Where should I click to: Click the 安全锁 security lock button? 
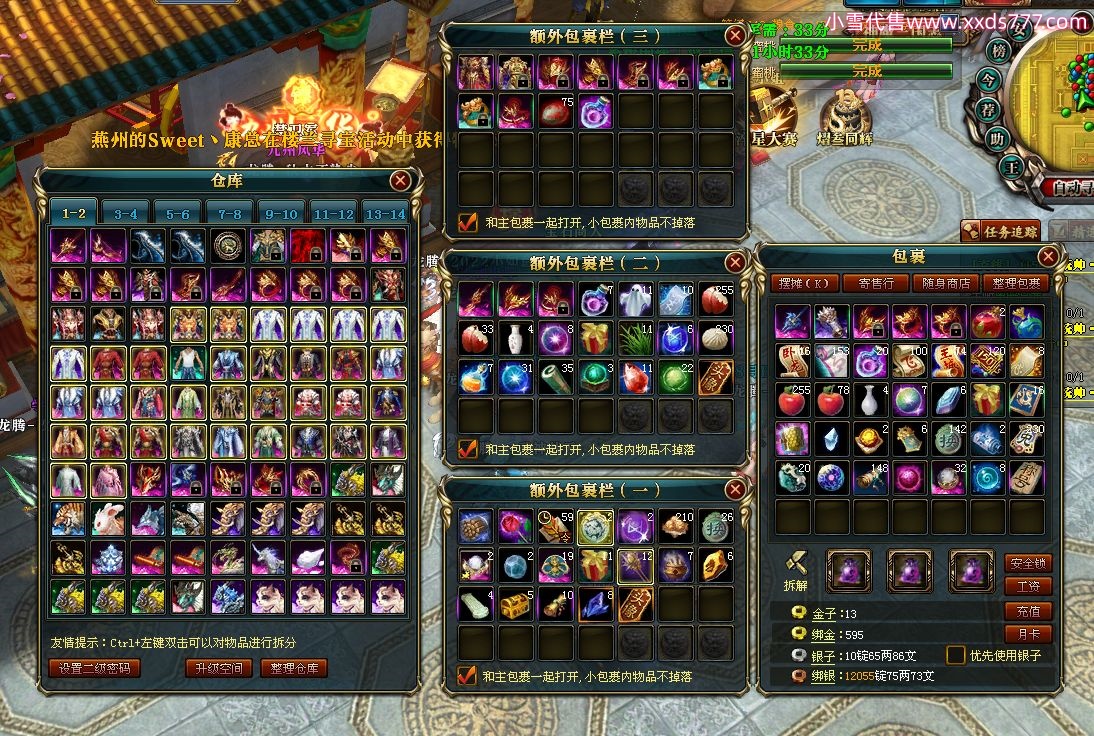click(x=1028, y=563)
